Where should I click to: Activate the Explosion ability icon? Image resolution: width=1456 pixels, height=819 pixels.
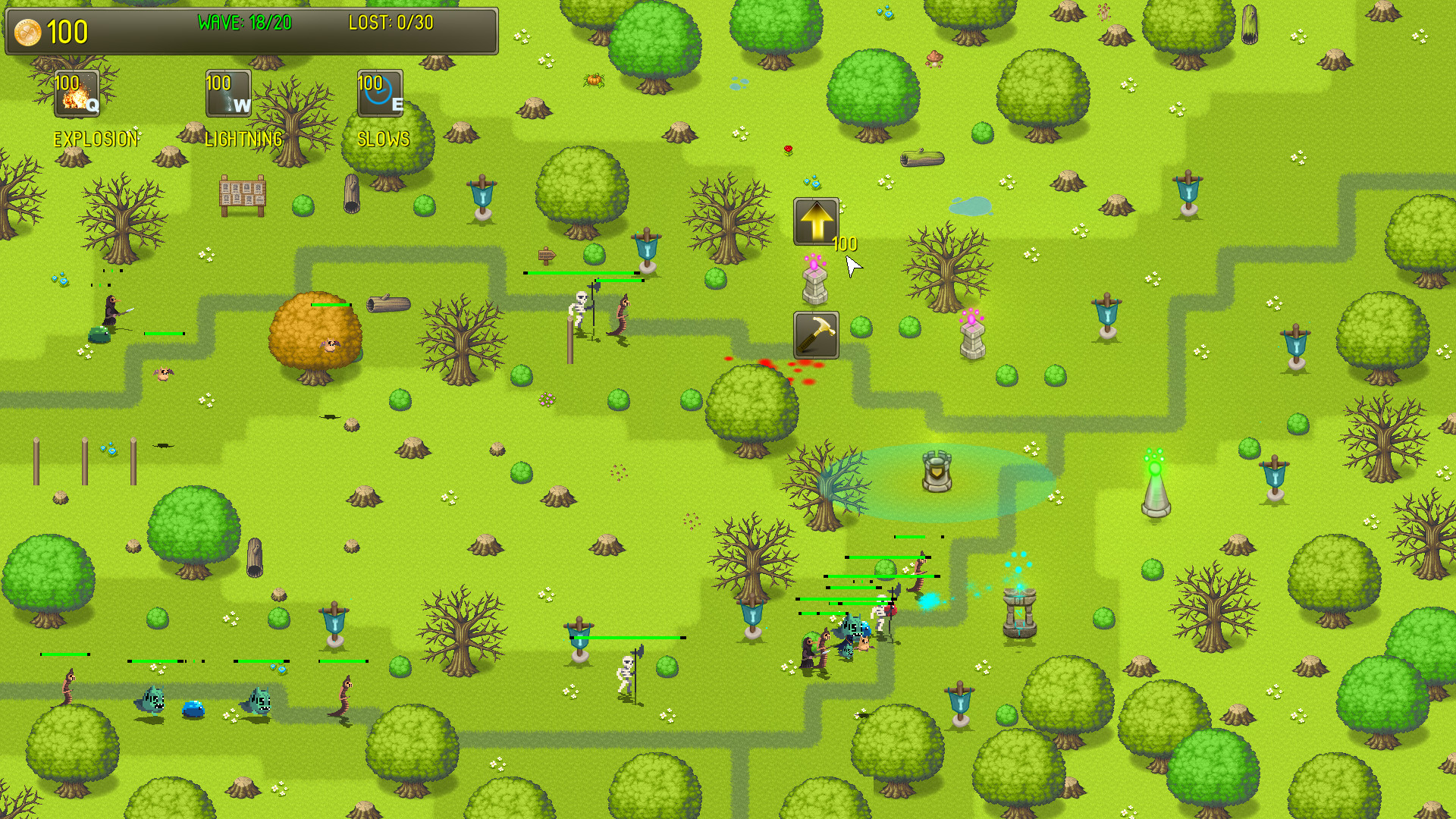pyautogui.click(x=76, y=93)
